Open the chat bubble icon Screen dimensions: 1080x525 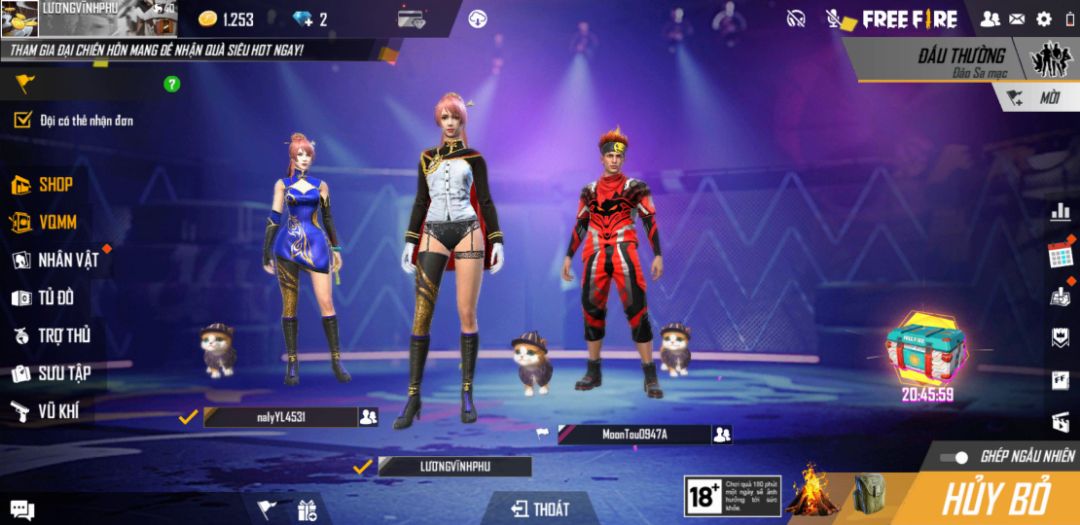tap(22, 510)
